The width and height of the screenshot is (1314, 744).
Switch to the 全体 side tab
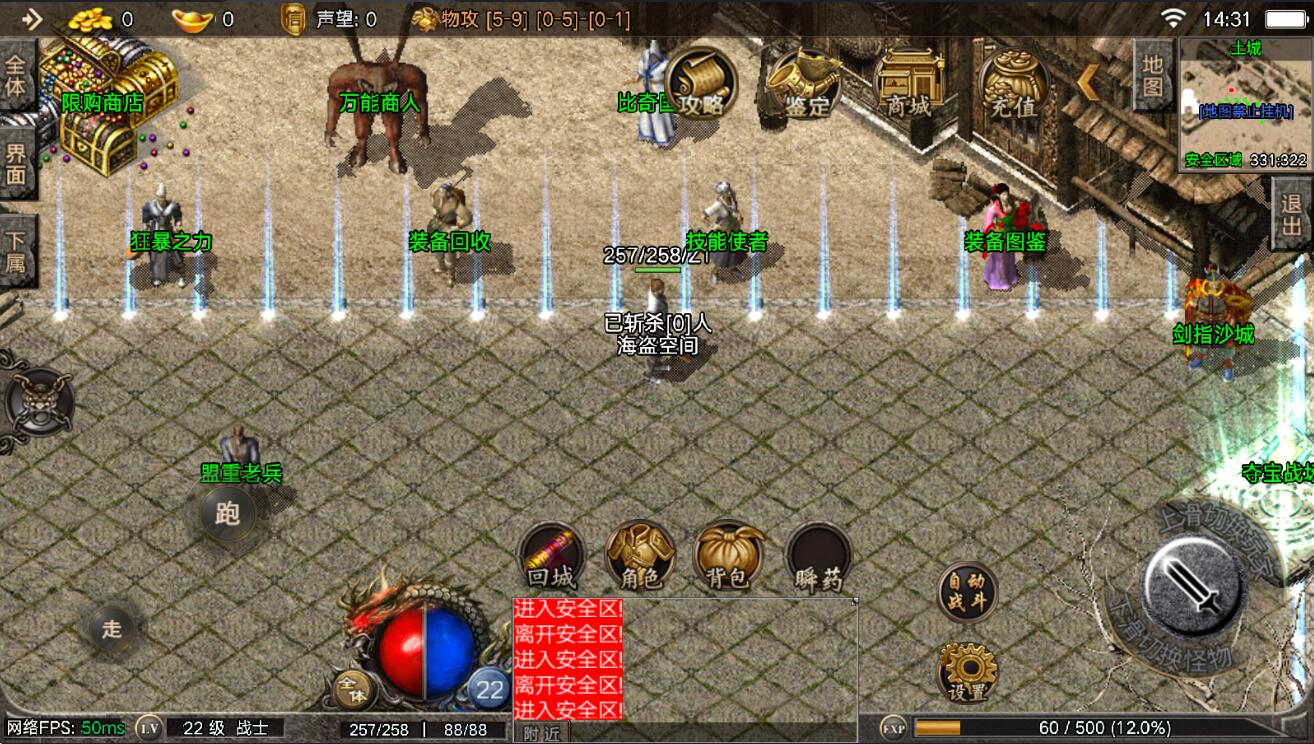click(x=17, y=75)
